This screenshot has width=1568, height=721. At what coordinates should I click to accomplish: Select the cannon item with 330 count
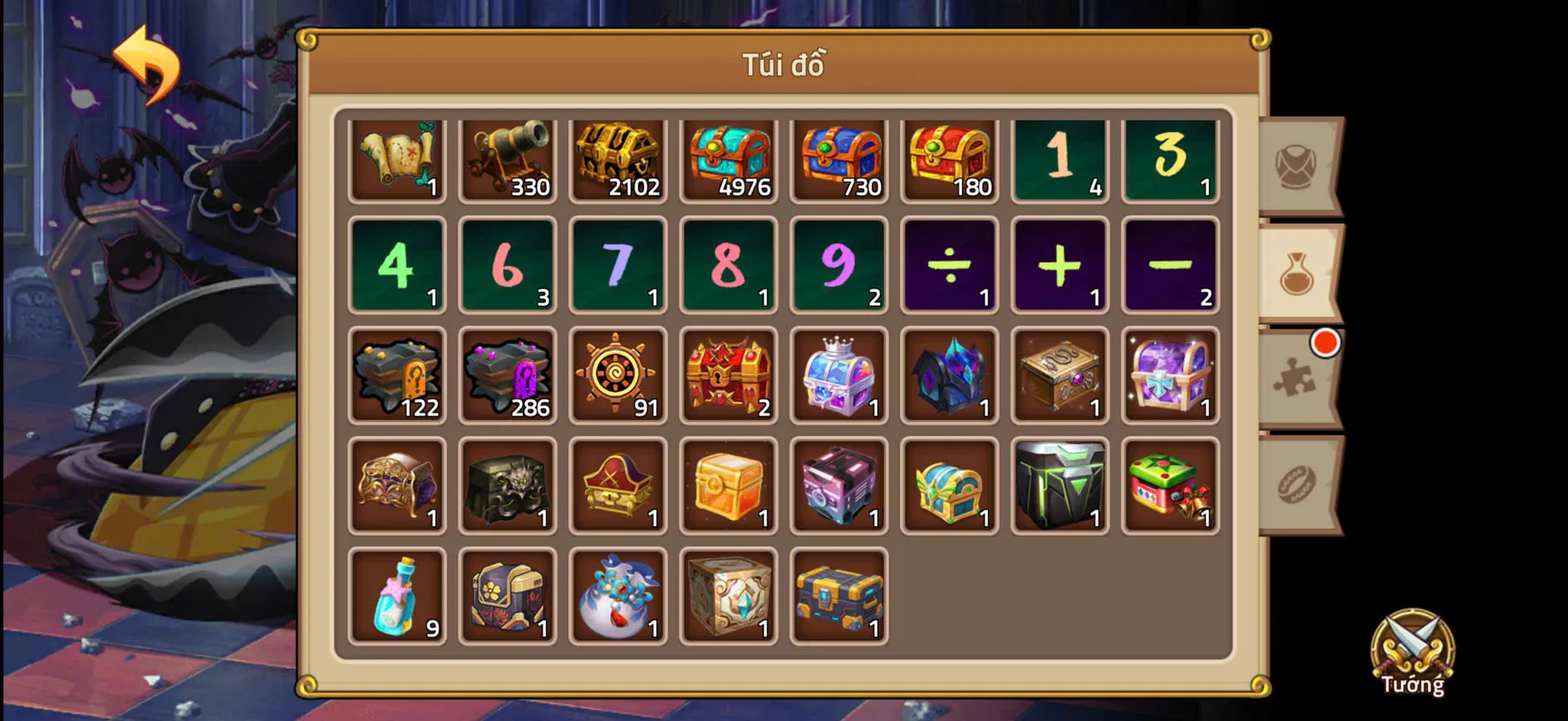click(508, 158)
